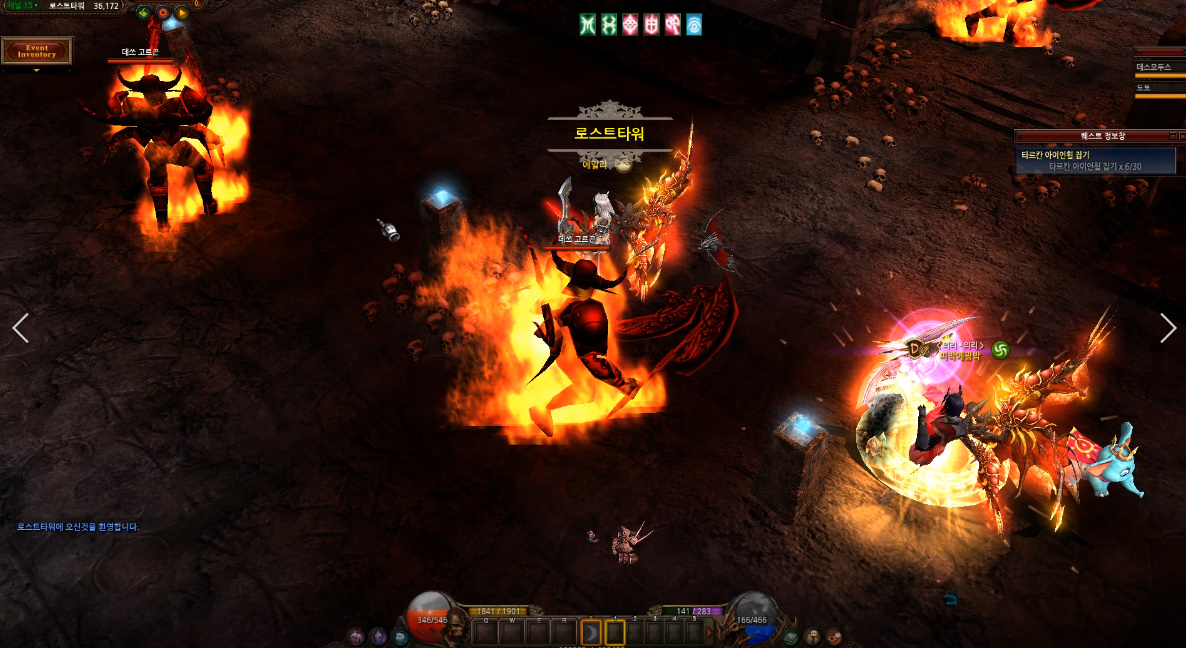This screenshot has height=648, width=1186.
Task: Open the purple character silhouette icon
Action: pyautogui.click(x=378, y=636)
